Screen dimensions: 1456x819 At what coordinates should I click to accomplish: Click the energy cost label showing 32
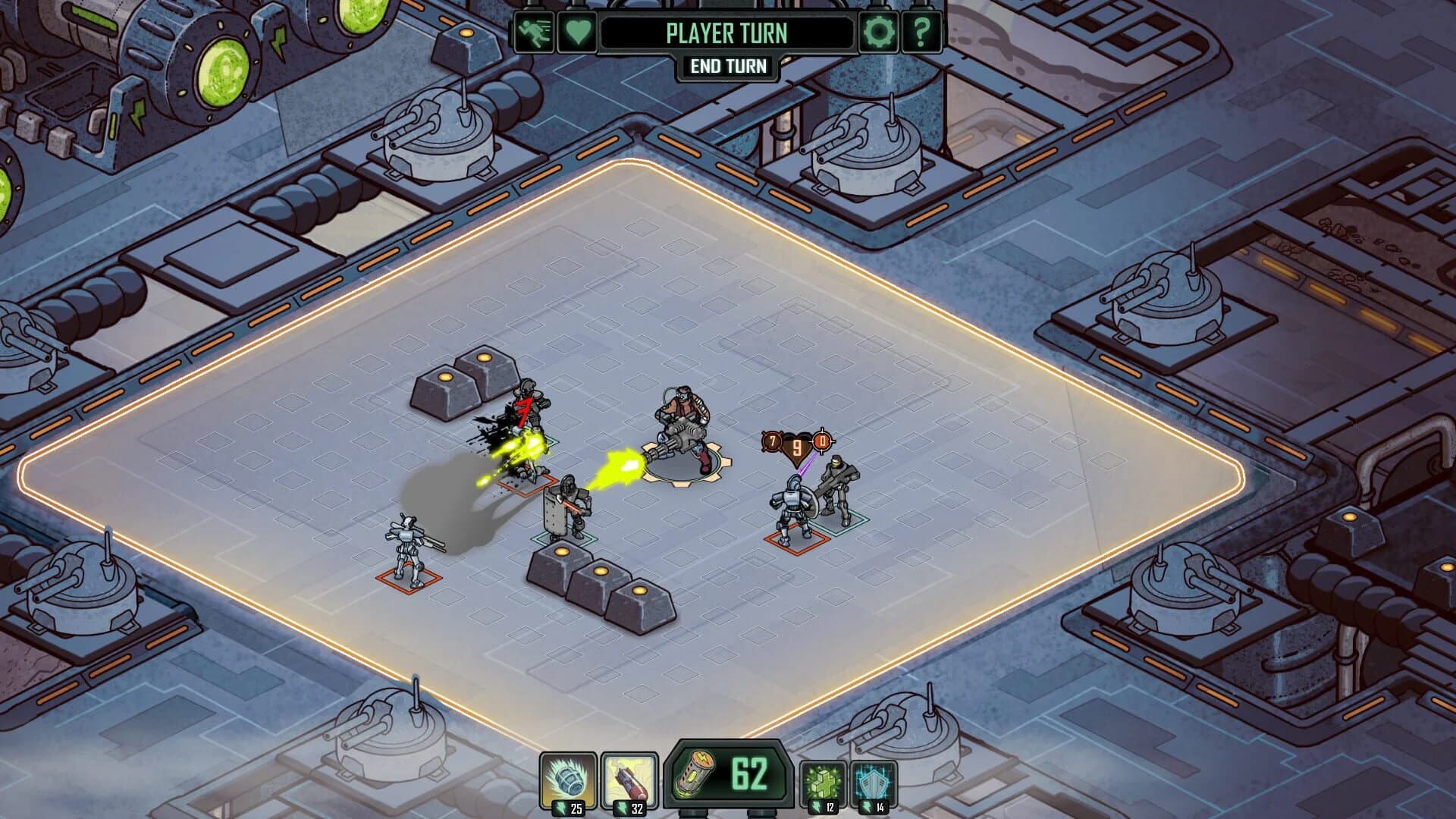pyautogui.click(x=634, y=808)
